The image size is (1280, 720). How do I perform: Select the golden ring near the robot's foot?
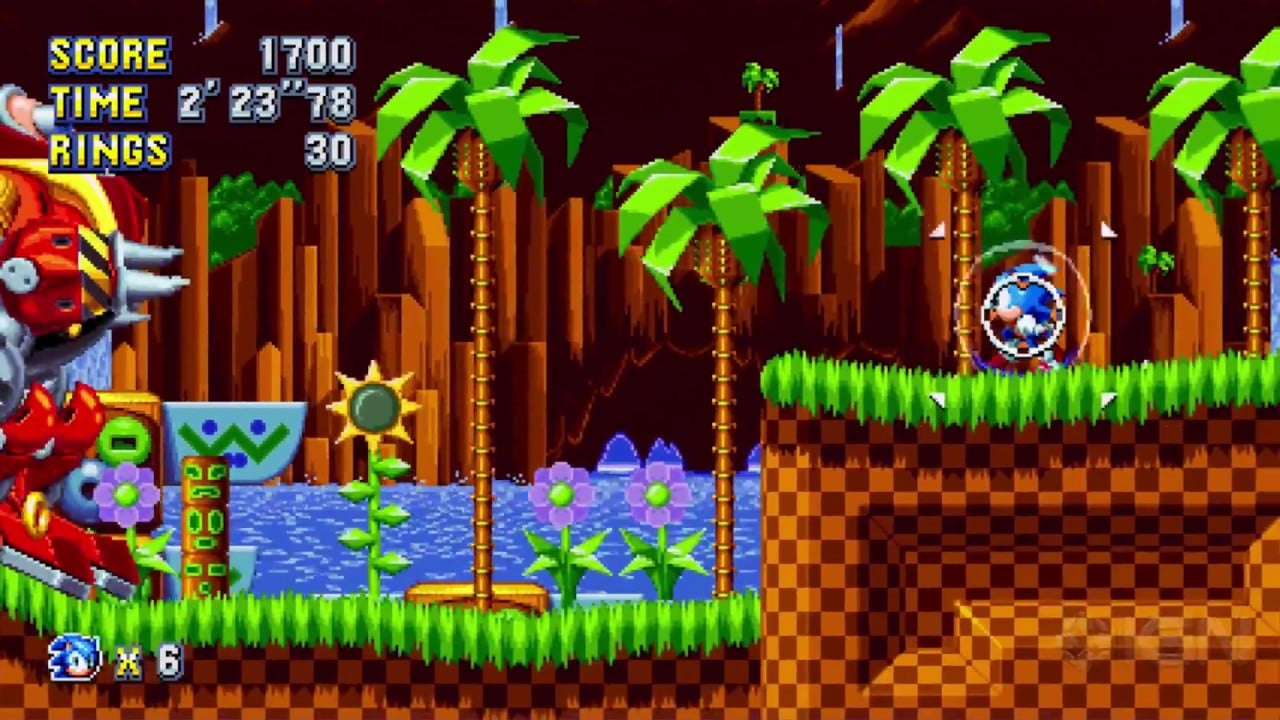coord(35,513)
